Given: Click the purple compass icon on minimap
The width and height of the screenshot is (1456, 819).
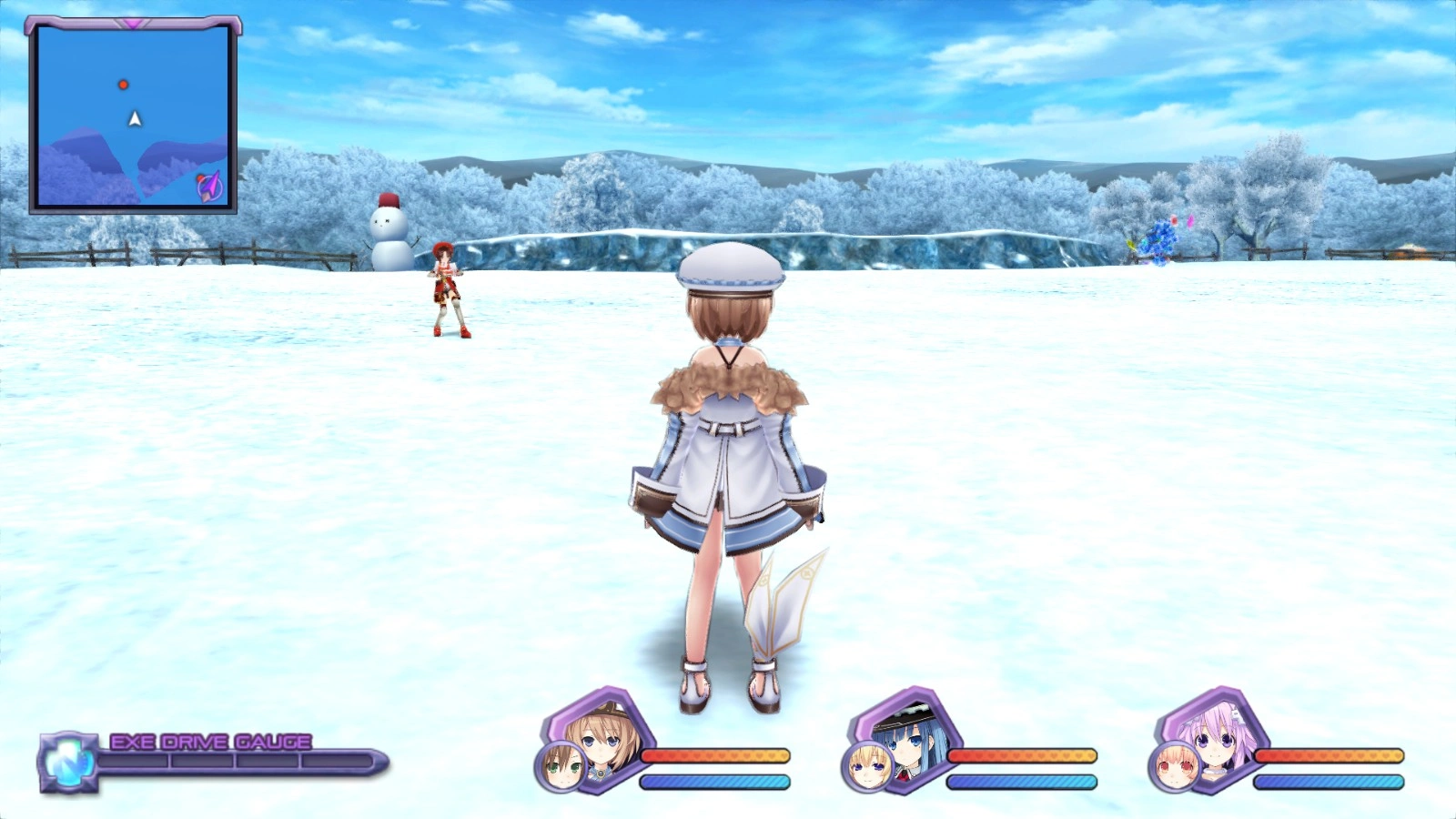Looking at the screenshot, I should coord(210,187).
